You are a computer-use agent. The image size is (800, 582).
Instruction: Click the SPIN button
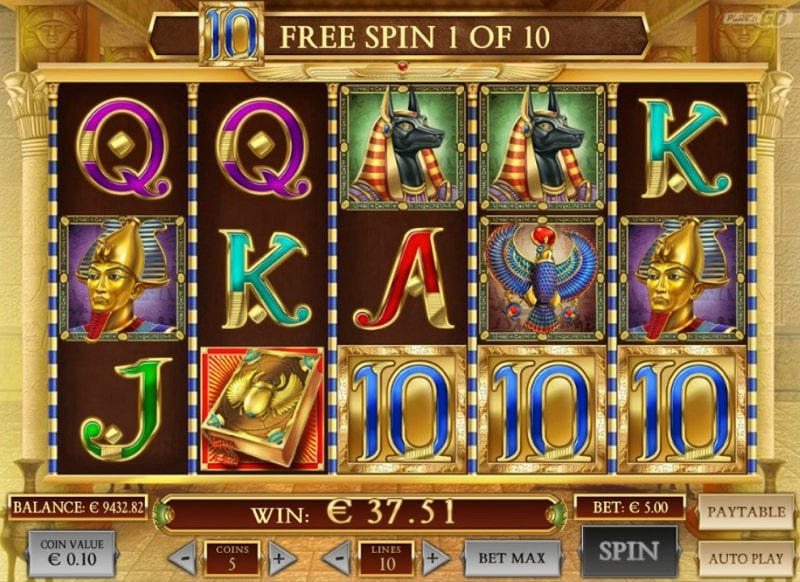click(629, 550)
